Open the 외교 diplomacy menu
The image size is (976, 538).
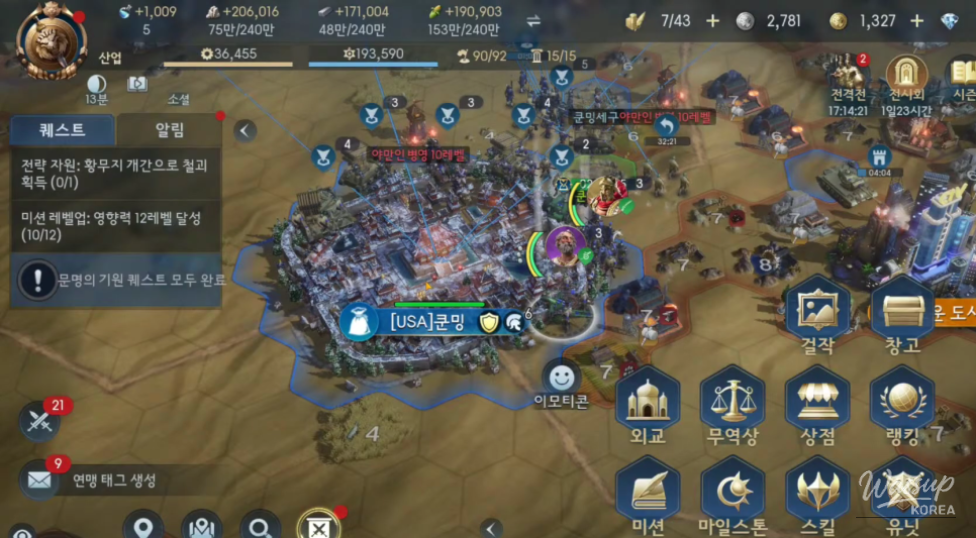pyautogui.click(x=648, y=405)
